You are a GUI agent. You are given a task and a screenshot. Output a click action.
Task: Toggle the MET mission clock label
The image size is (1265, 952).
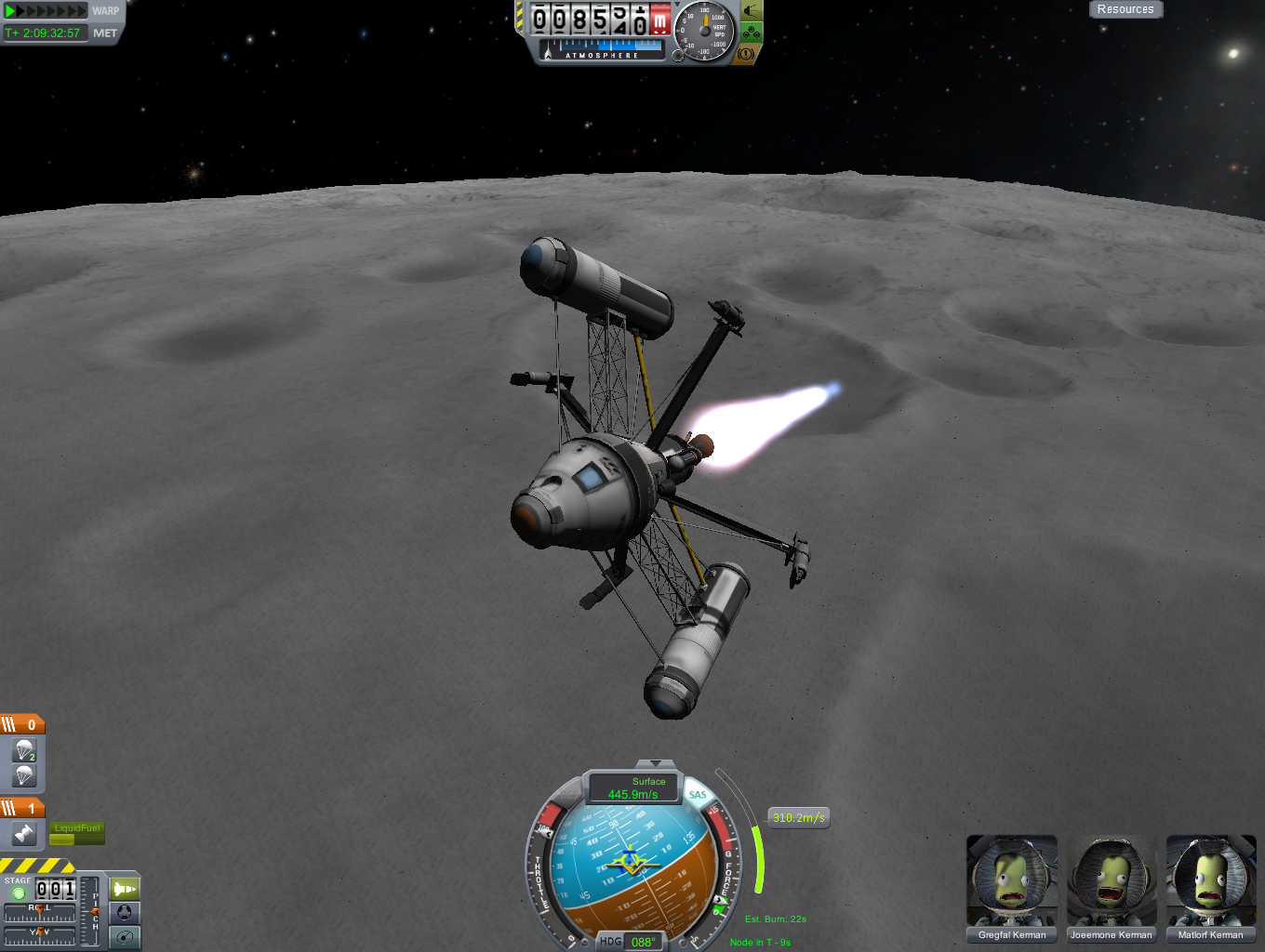coord(105,33)
